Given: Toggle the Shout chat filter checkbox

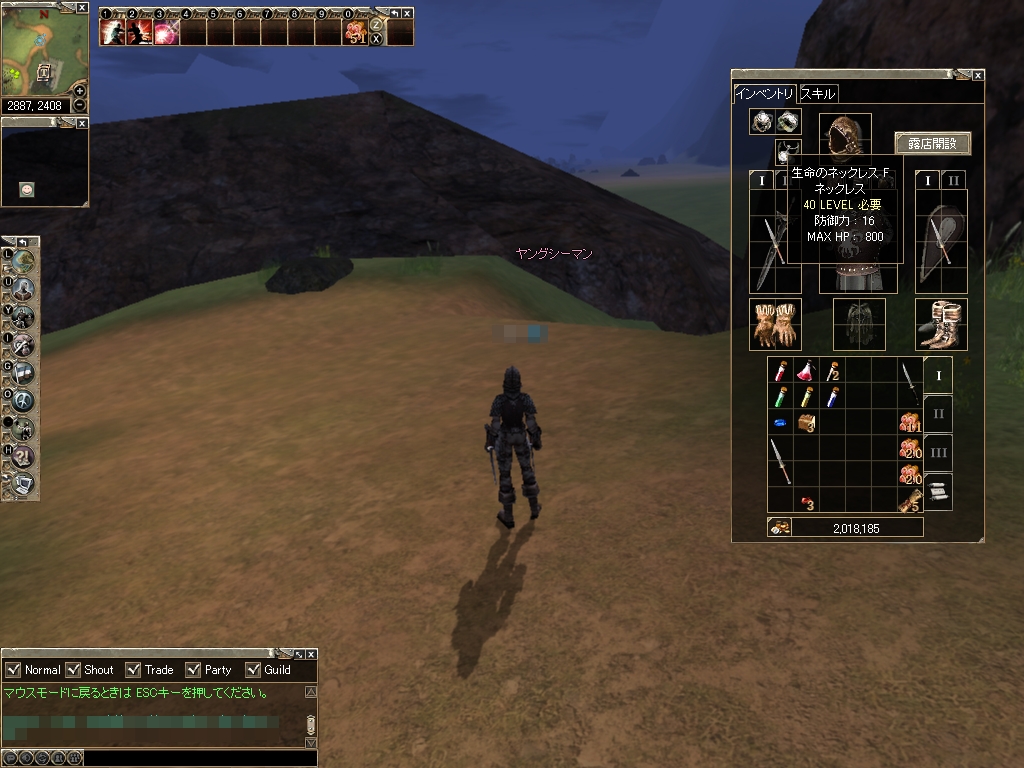Looking at the screenshot, I should 73,670.
